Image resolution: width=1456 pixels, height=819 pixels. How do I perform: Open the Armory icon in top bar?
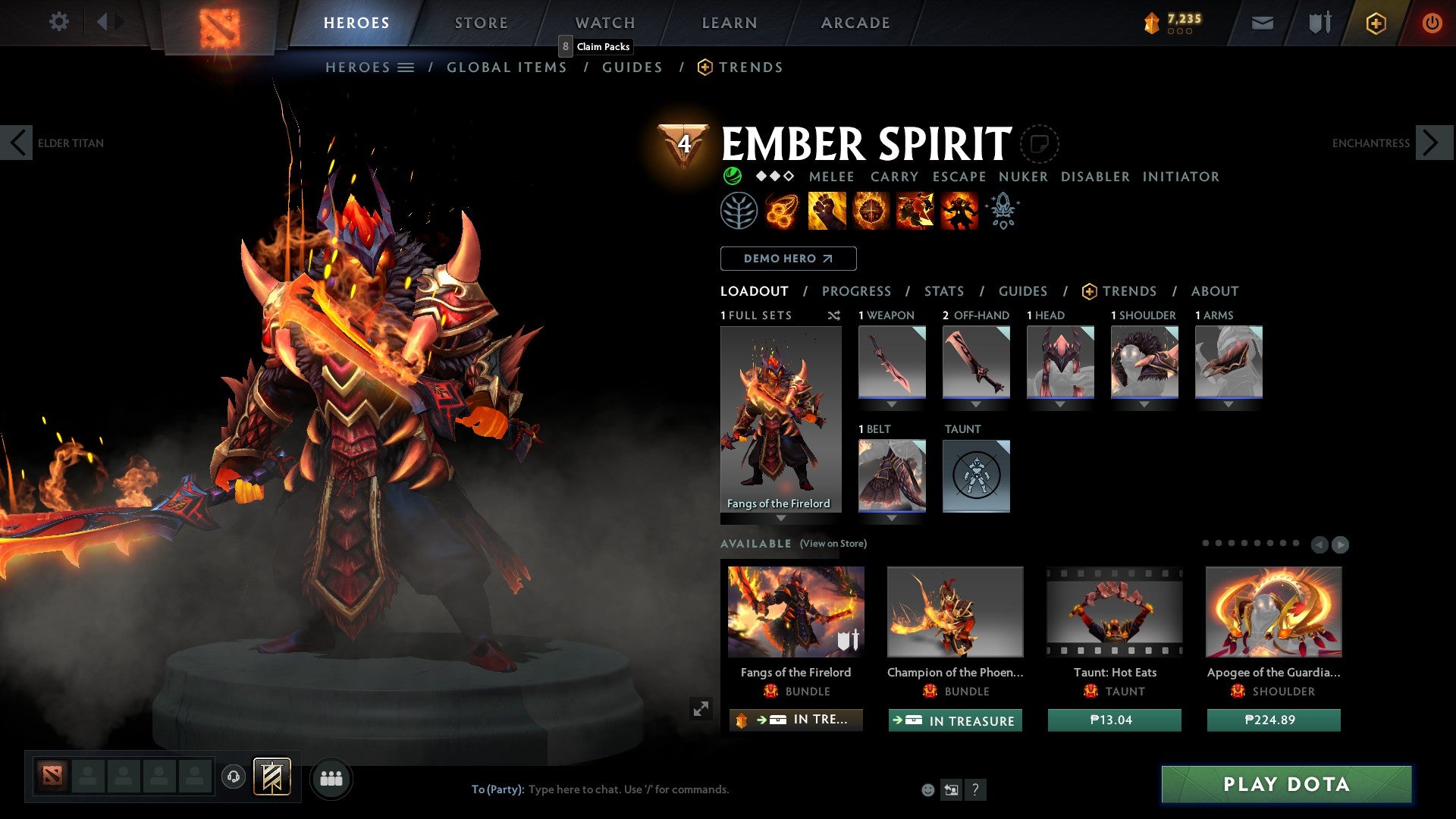point(1318,22)
